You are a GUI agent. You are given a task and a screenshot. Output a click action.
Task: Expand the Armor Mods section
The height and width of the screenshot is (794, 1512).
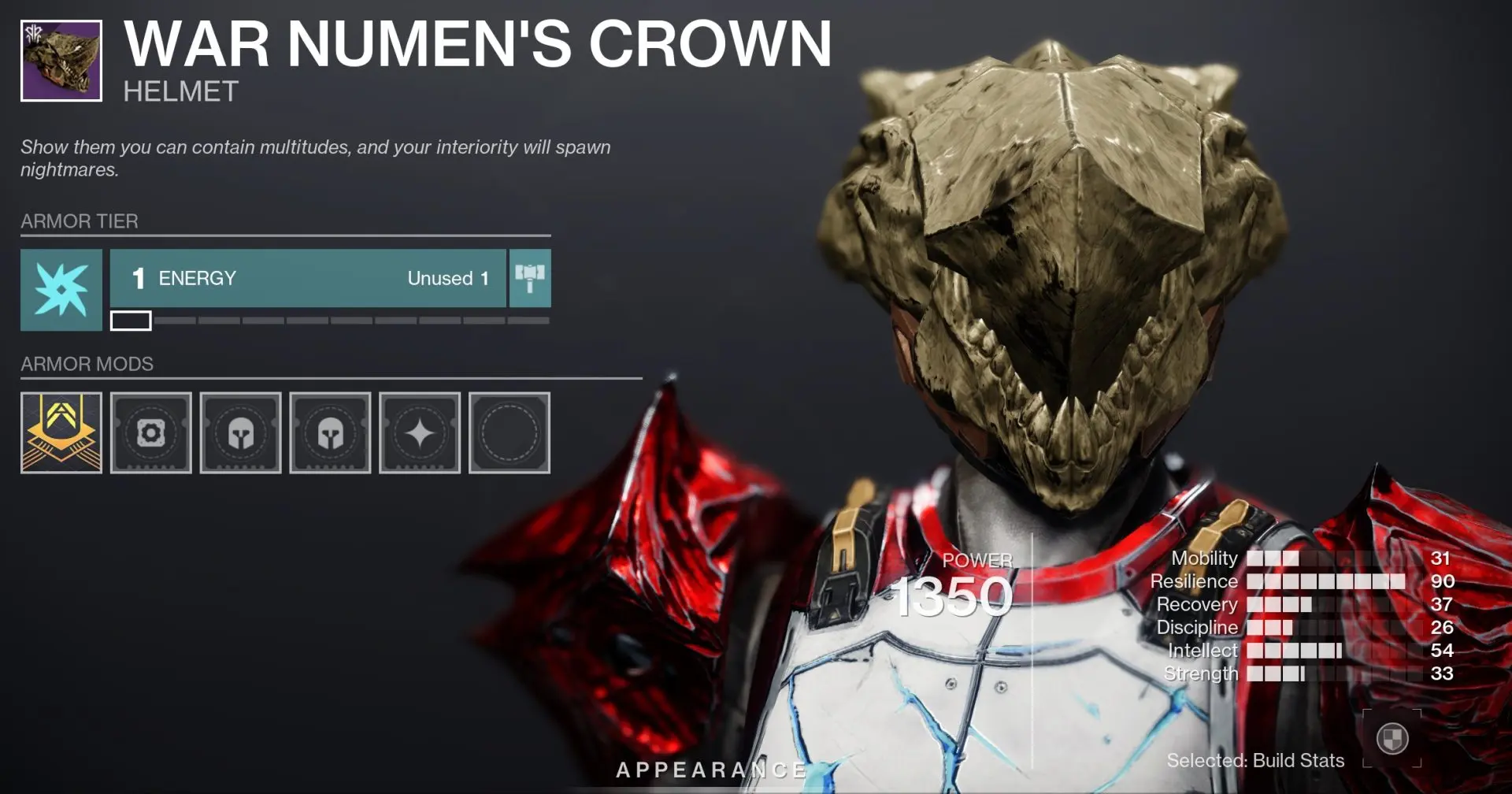88,364
